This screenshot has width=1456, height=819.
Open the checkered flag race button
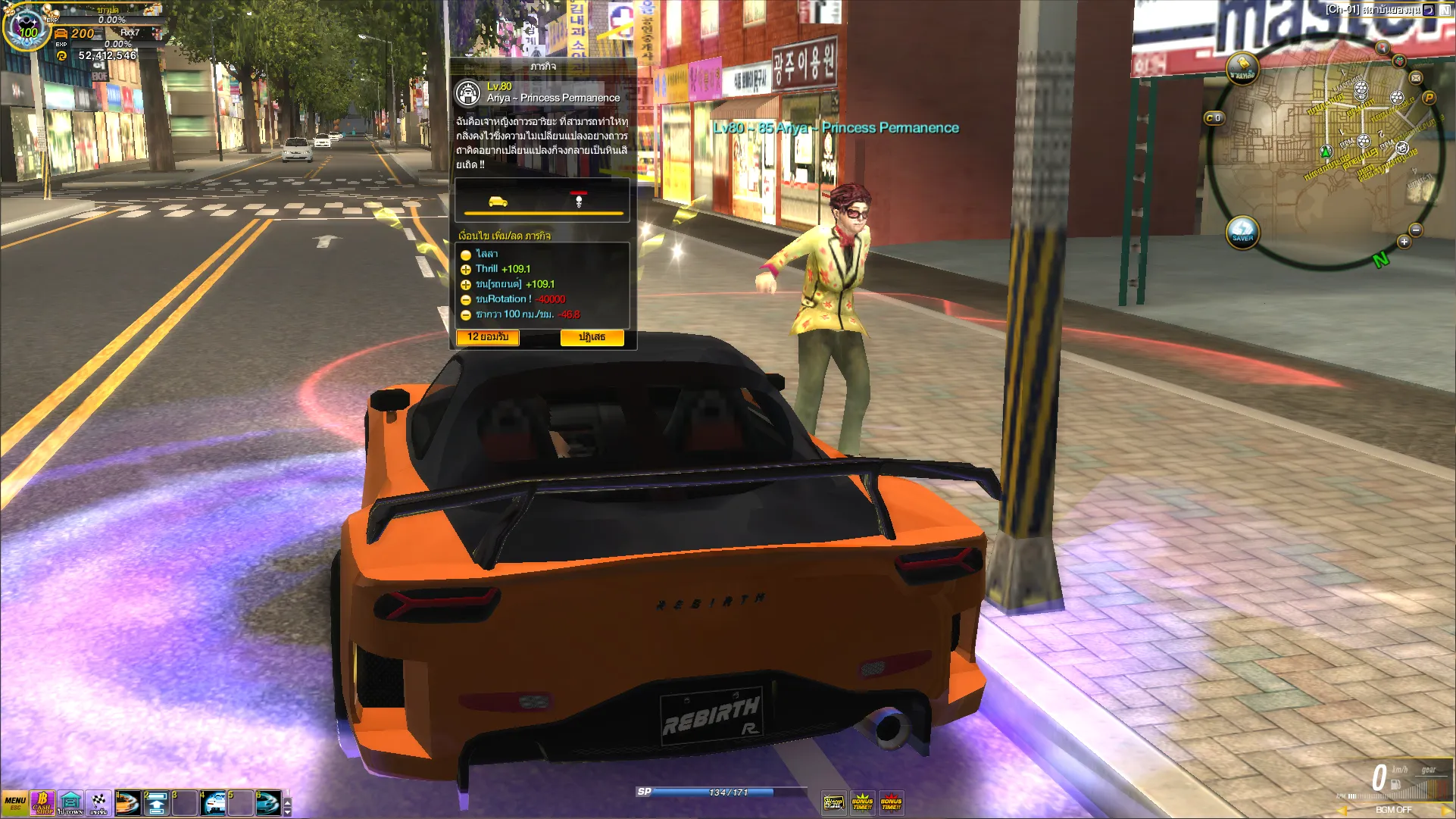[x=98, y=803]
